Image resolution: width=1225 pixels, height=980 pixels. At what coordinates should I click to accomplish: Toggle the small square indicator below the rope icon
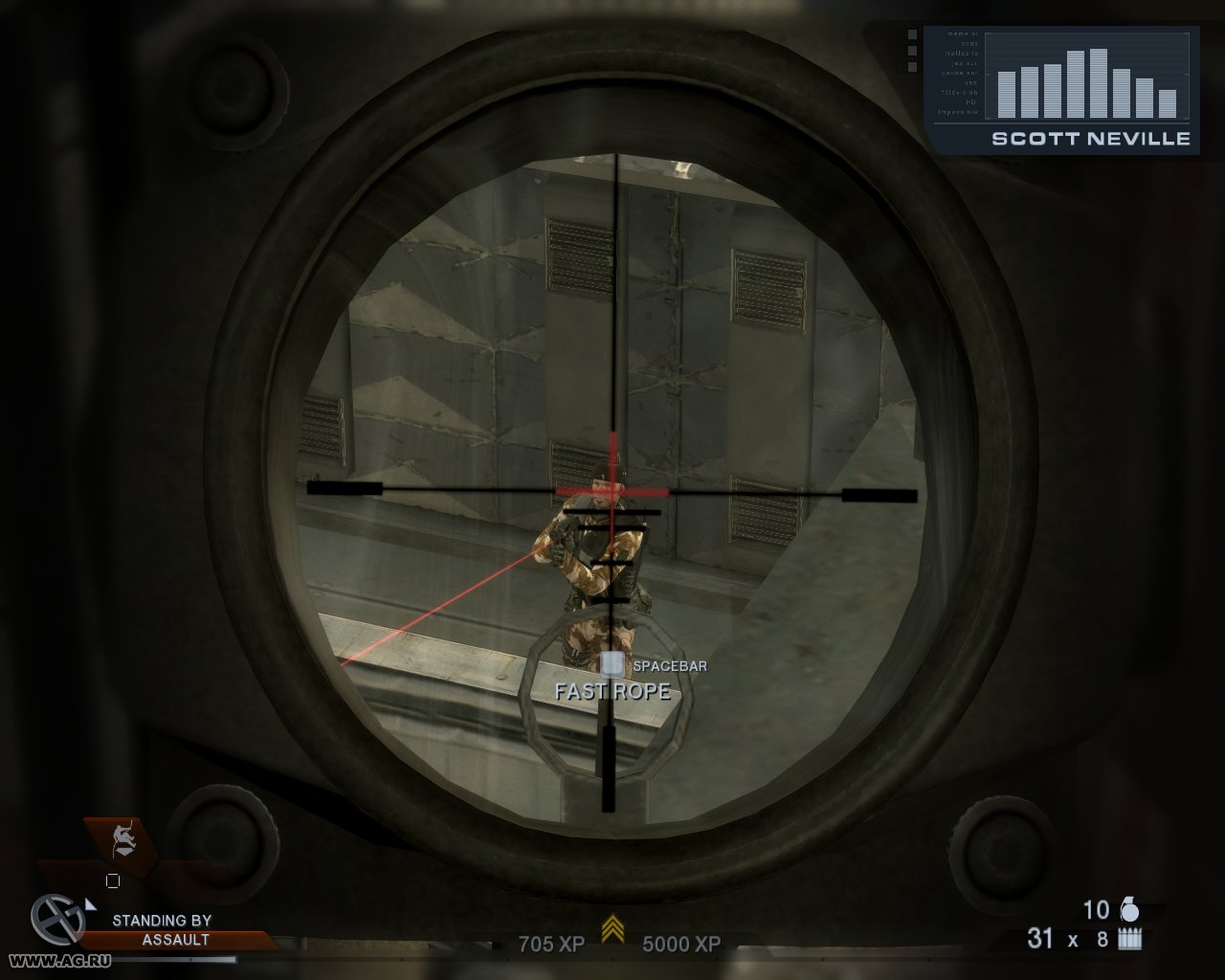pyautogui.click(x=114, y=880)
